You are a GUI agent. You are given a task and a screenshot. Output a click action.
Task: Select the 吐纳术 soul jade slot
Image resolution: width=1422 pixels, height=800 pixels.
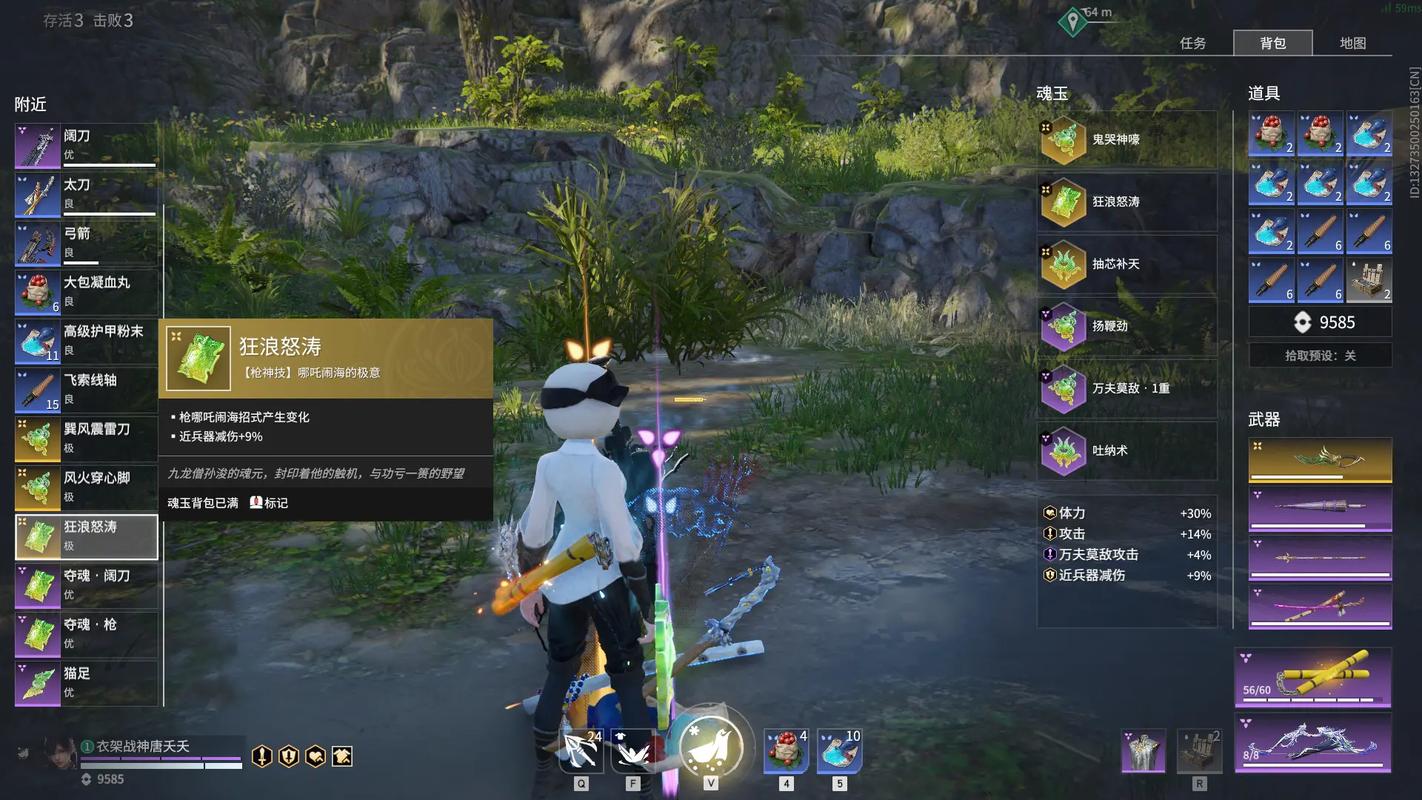1127,450
